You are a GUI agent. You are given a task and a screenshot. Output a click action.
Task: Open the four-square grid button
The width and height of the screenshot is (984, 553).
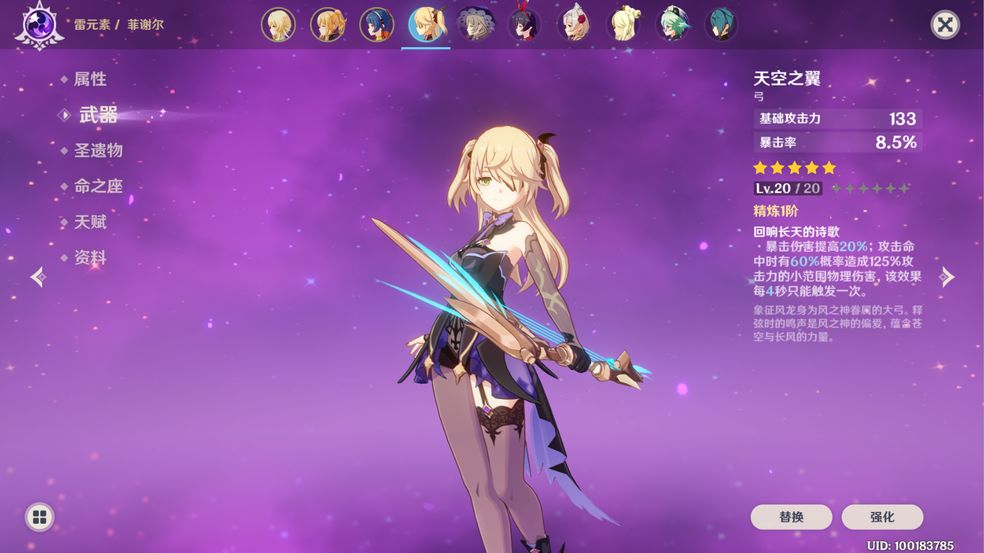pos(39,517)
